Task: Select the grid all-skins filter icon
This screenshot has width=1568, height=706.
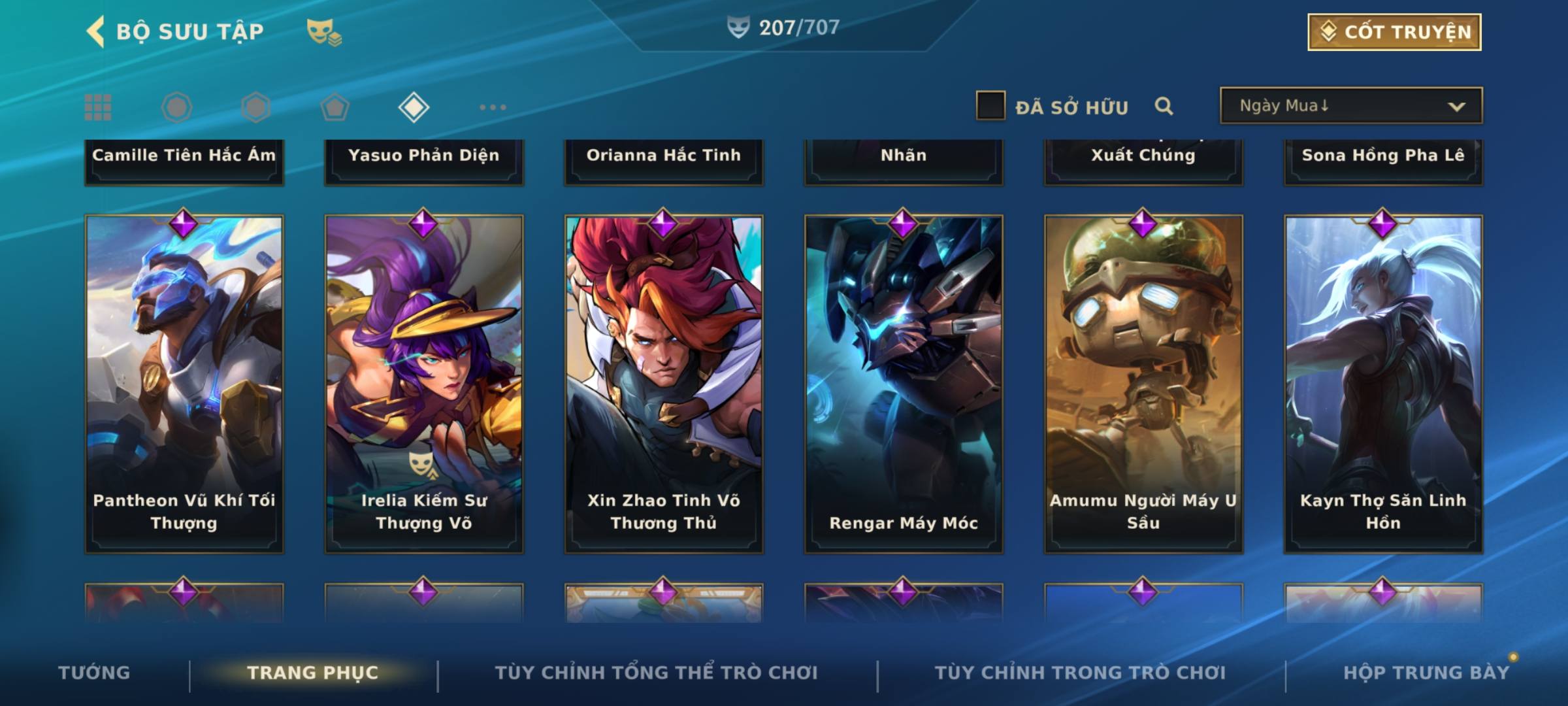Action: [98, 107]
